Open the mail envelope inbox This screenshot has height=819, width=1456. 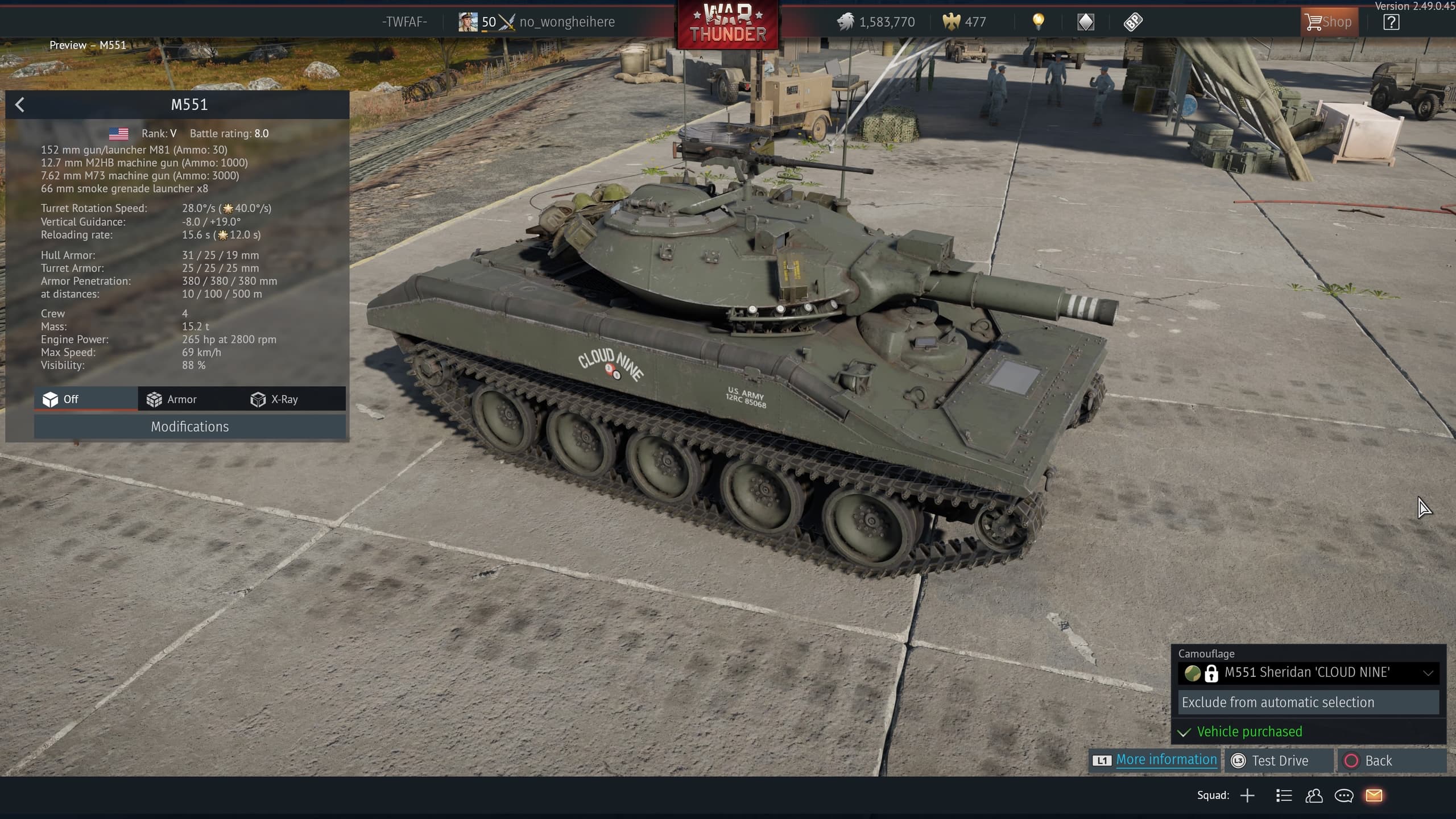coord(1374,796)
